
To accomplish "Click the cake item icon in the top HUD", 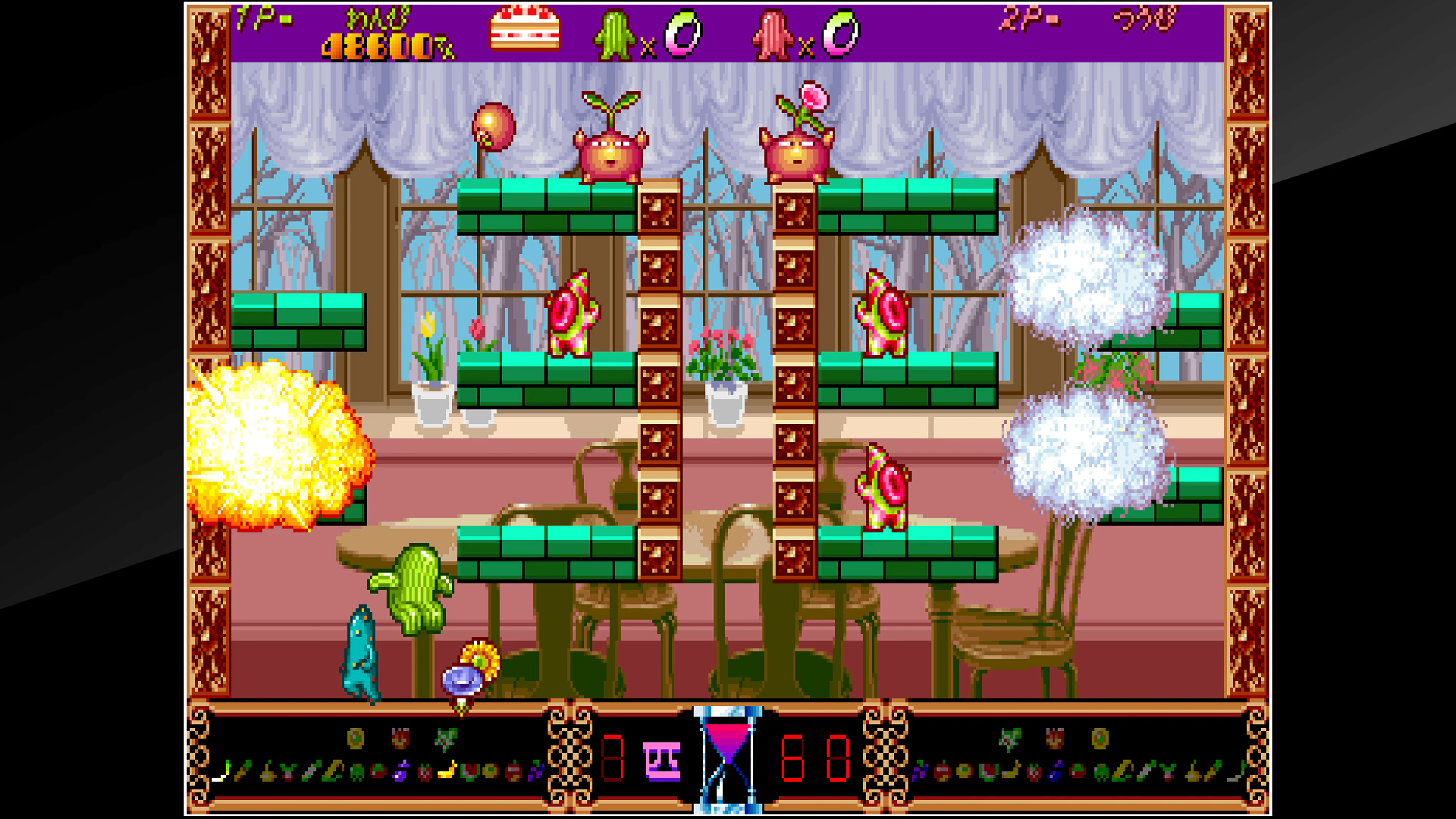I will (524, 30).
